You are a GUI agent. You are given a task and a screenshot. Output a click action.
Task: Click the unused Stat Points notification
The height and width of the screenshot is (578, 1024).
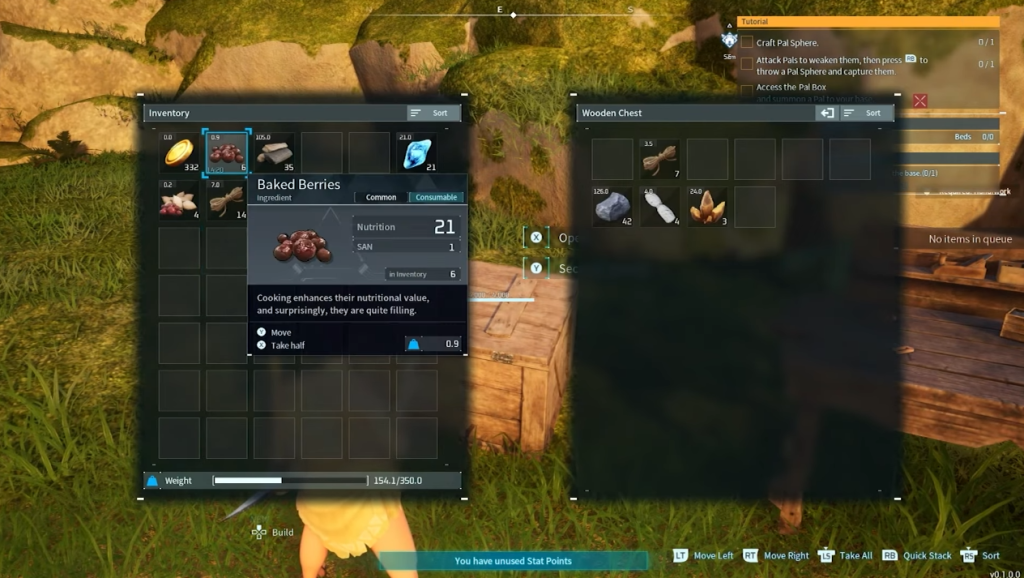click(513, 561)
